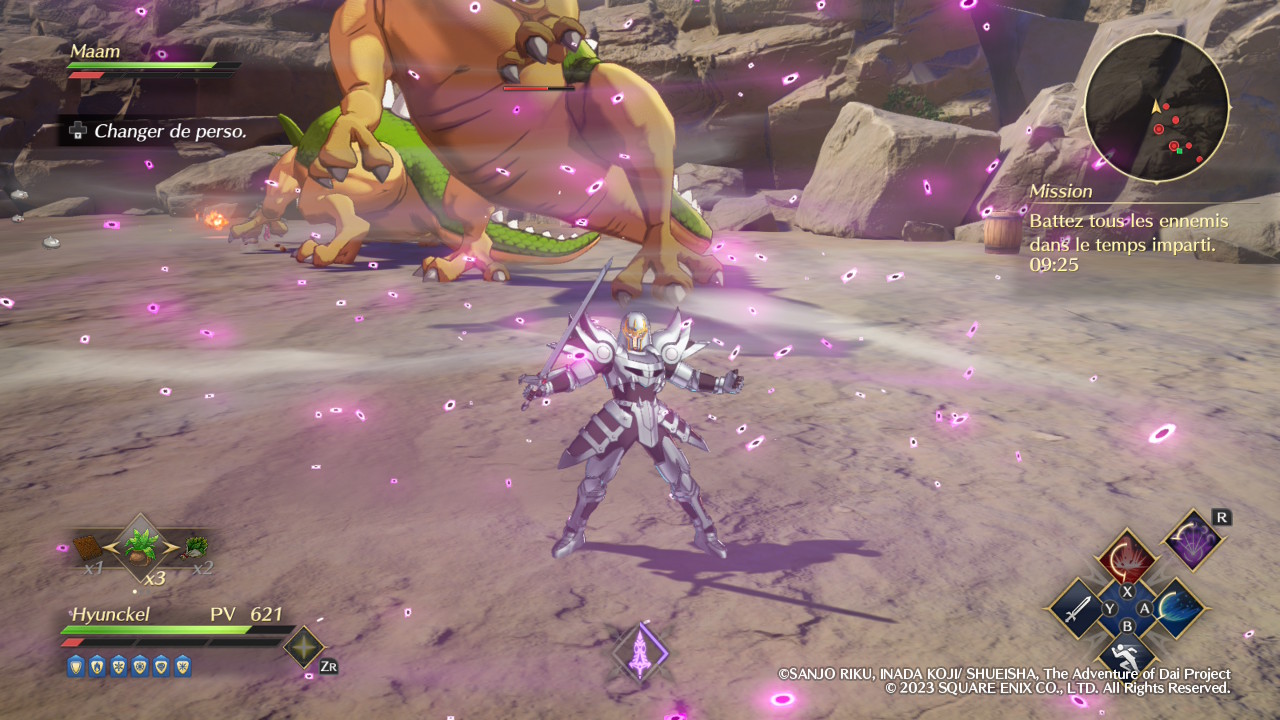The height and width of the screenshot is (720, 1280).
Task: Click the running figure dash icon
Action: [x=1127, y=656]
